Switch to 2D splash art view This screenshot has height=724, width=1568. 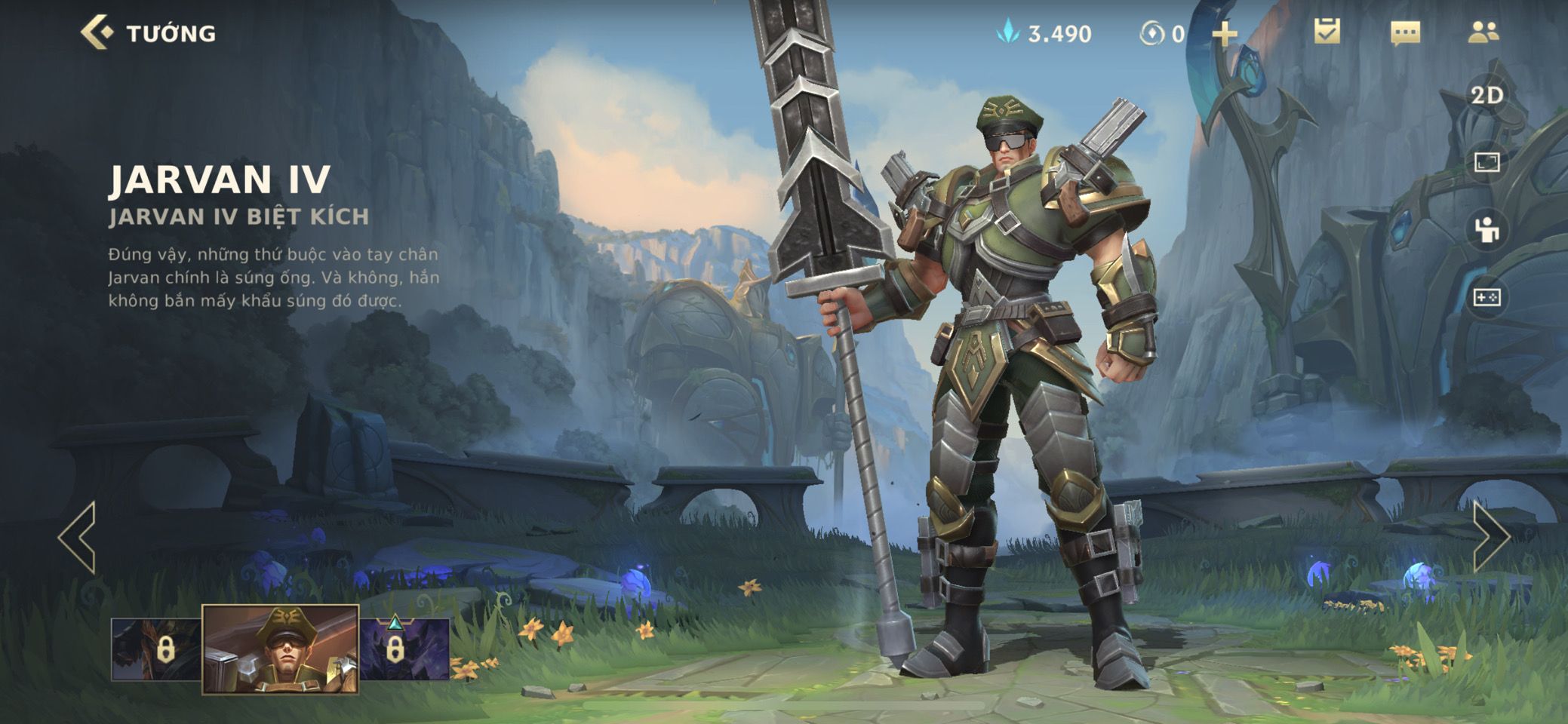tap(1487, 96)
